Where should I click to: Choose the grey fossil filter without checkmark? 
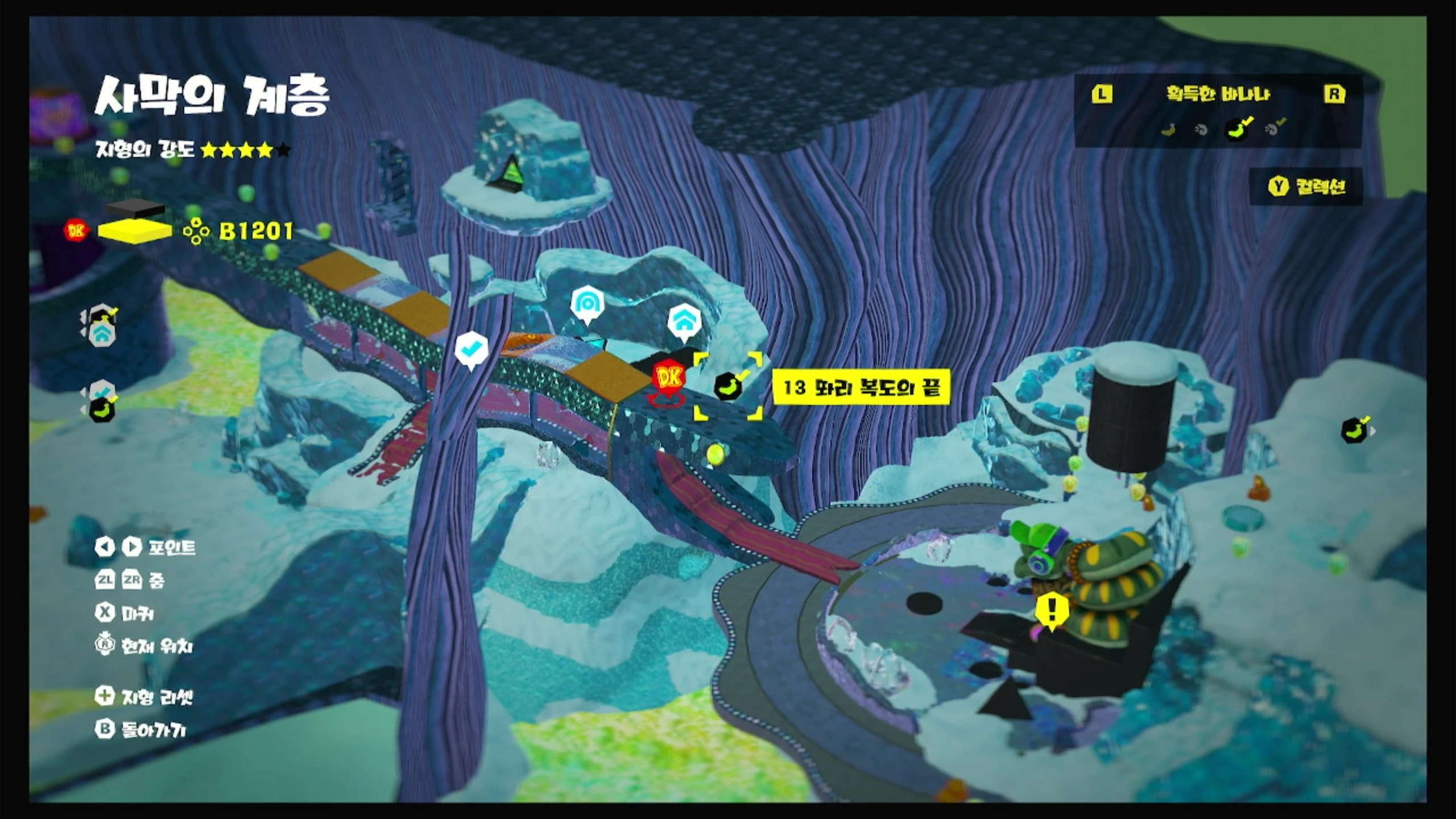point(1201,130)
